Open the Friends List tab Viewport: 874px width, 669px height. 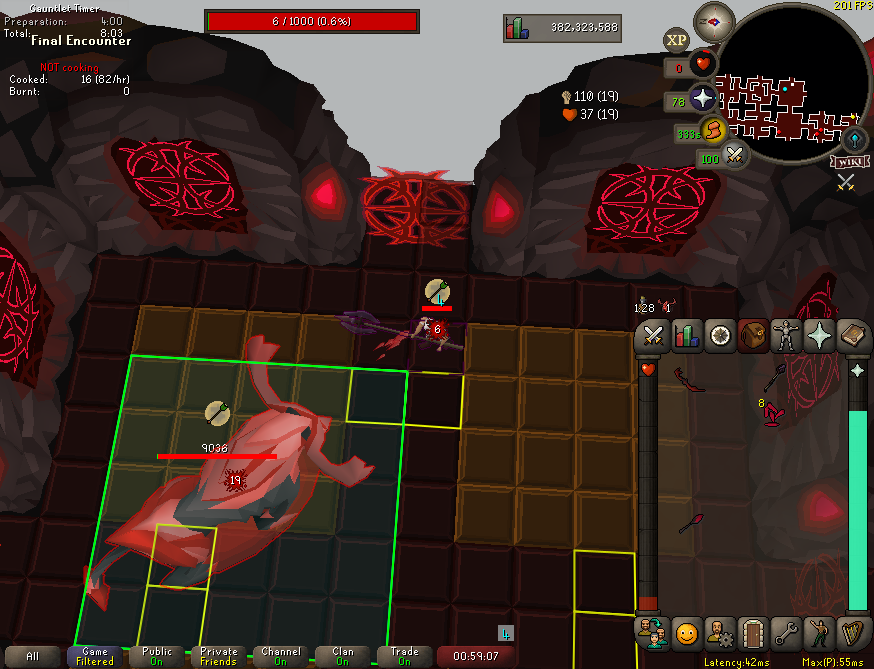[652, 633]
